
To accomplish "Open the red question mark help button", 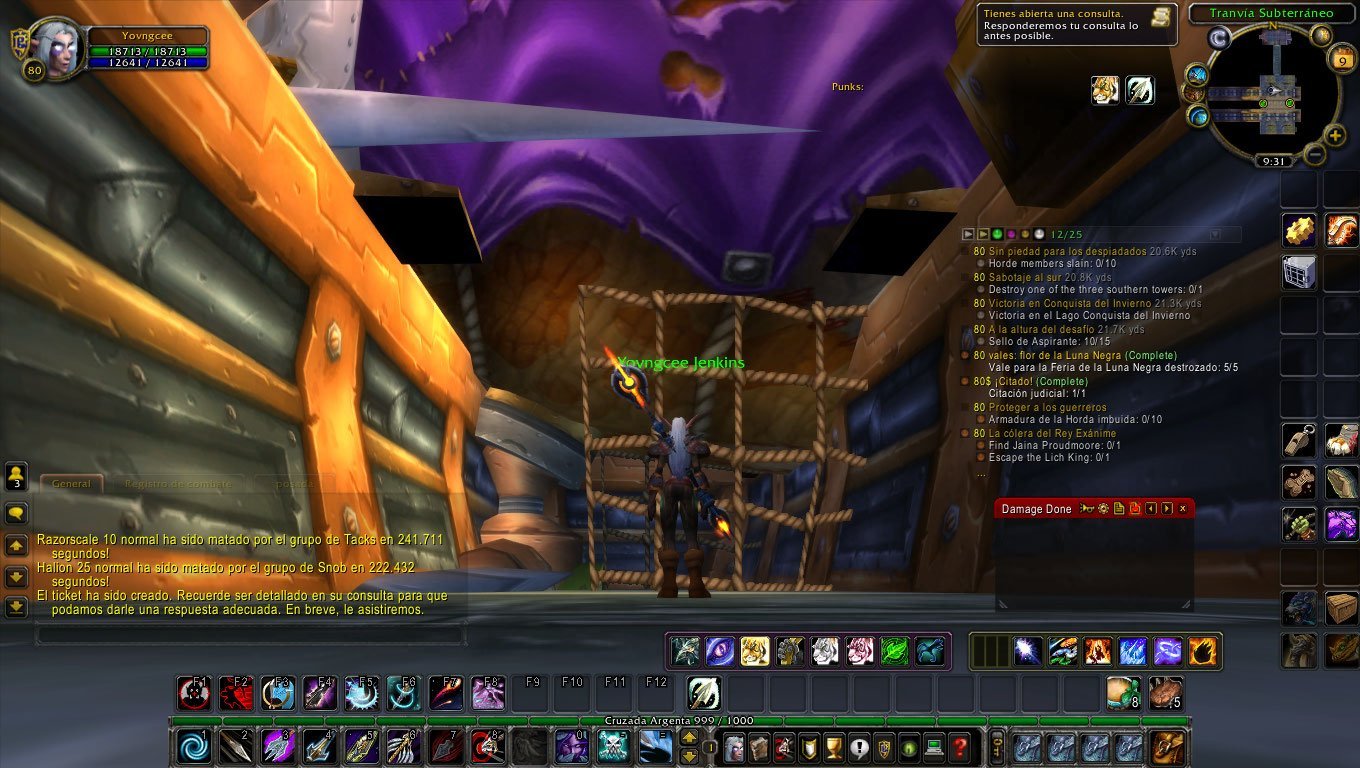I will tap(959, 747).
